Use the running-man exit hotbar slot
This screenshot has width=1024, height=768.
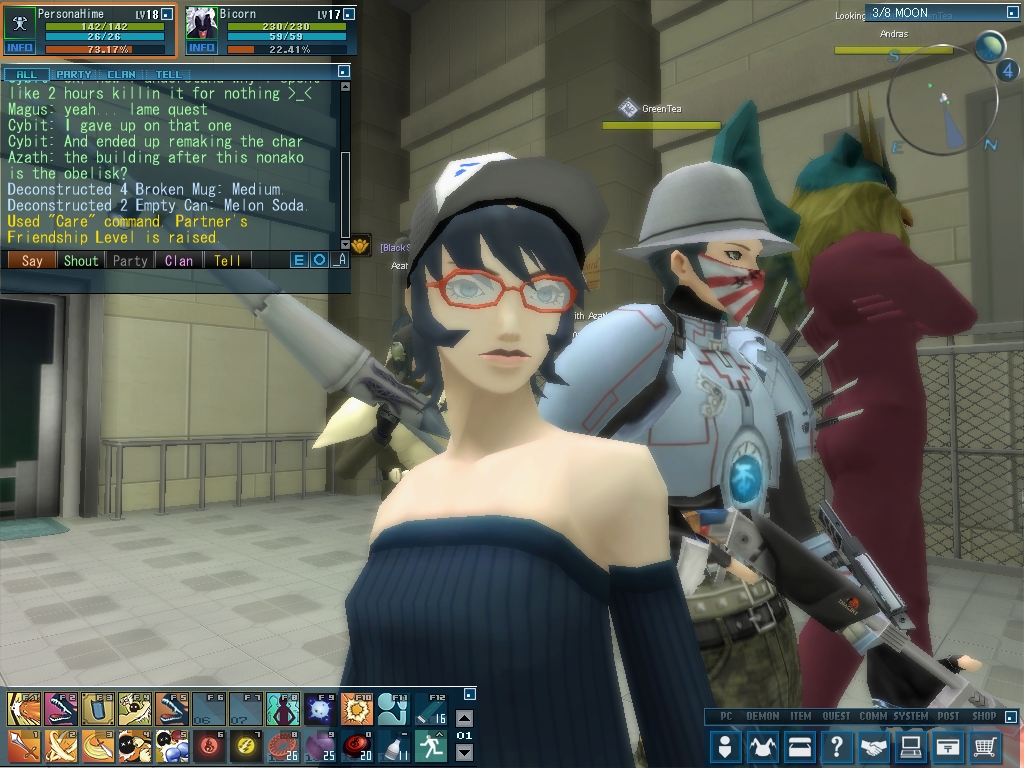tap(431, 745)
